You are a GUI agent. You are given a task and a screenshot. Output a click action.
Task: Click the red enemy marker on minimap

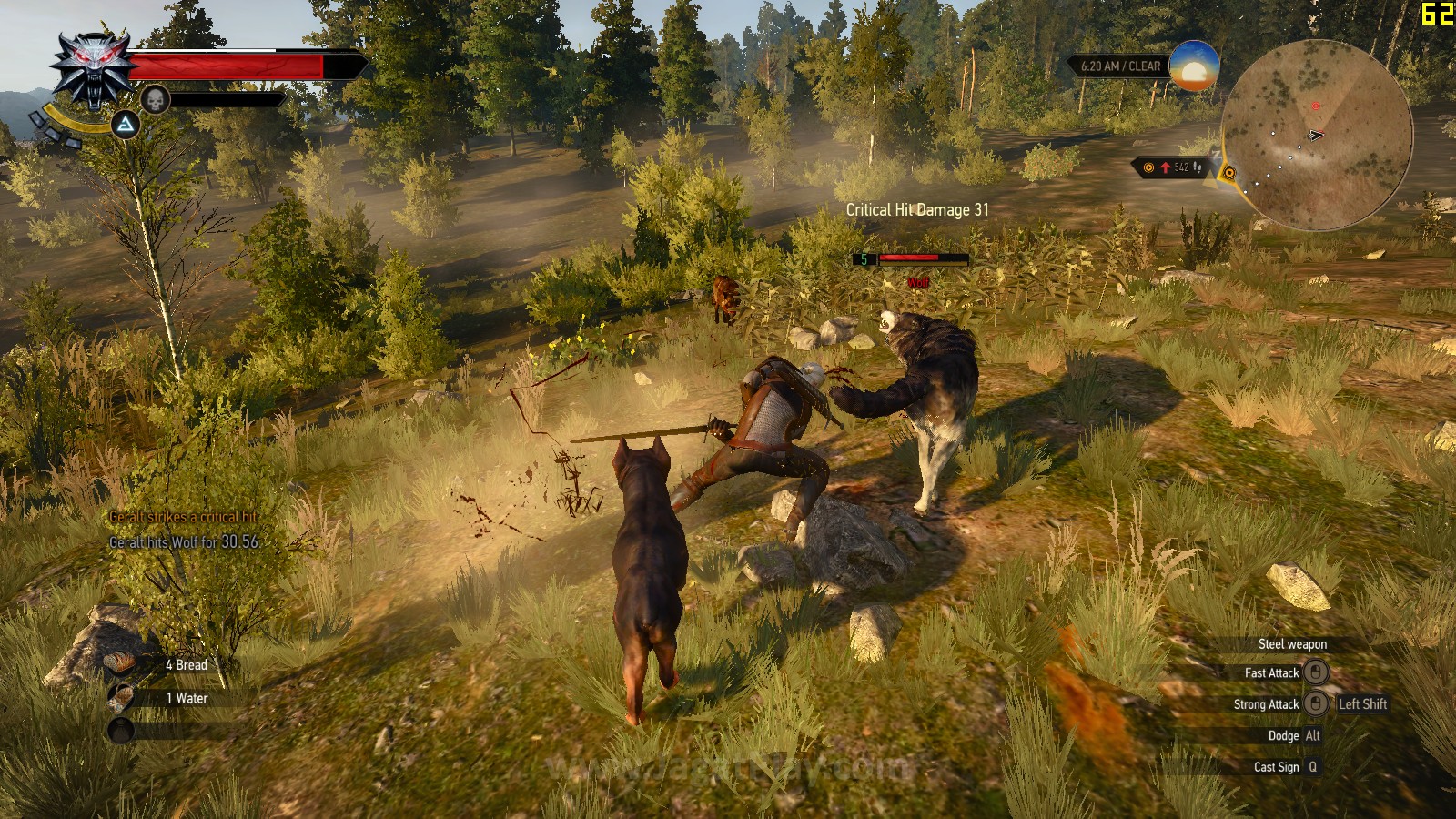tap(1316, 106)
